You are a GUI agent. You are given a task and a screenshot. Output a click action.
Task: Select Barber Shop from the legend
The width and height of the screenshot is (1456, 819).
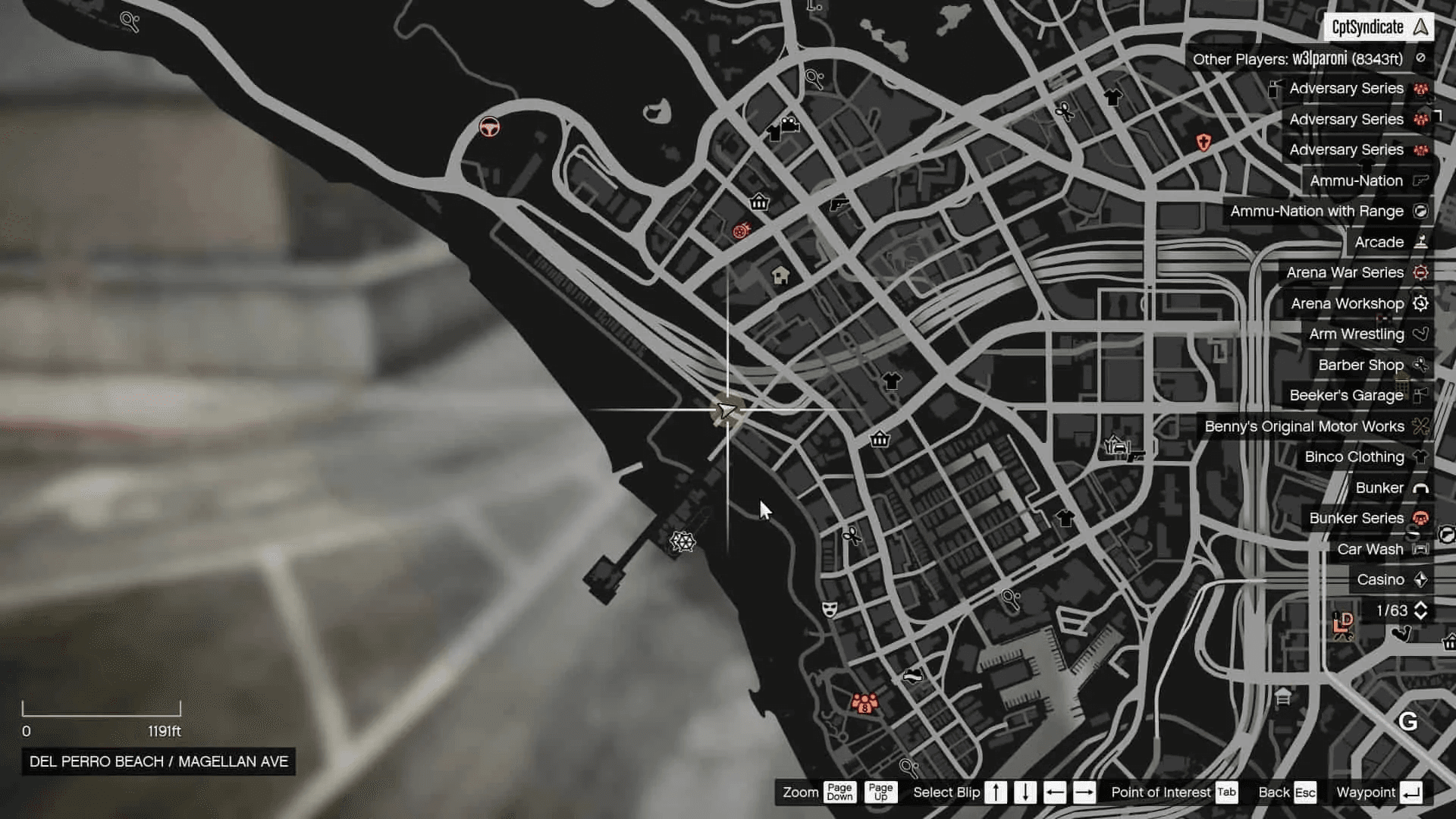click(1360, 365)
